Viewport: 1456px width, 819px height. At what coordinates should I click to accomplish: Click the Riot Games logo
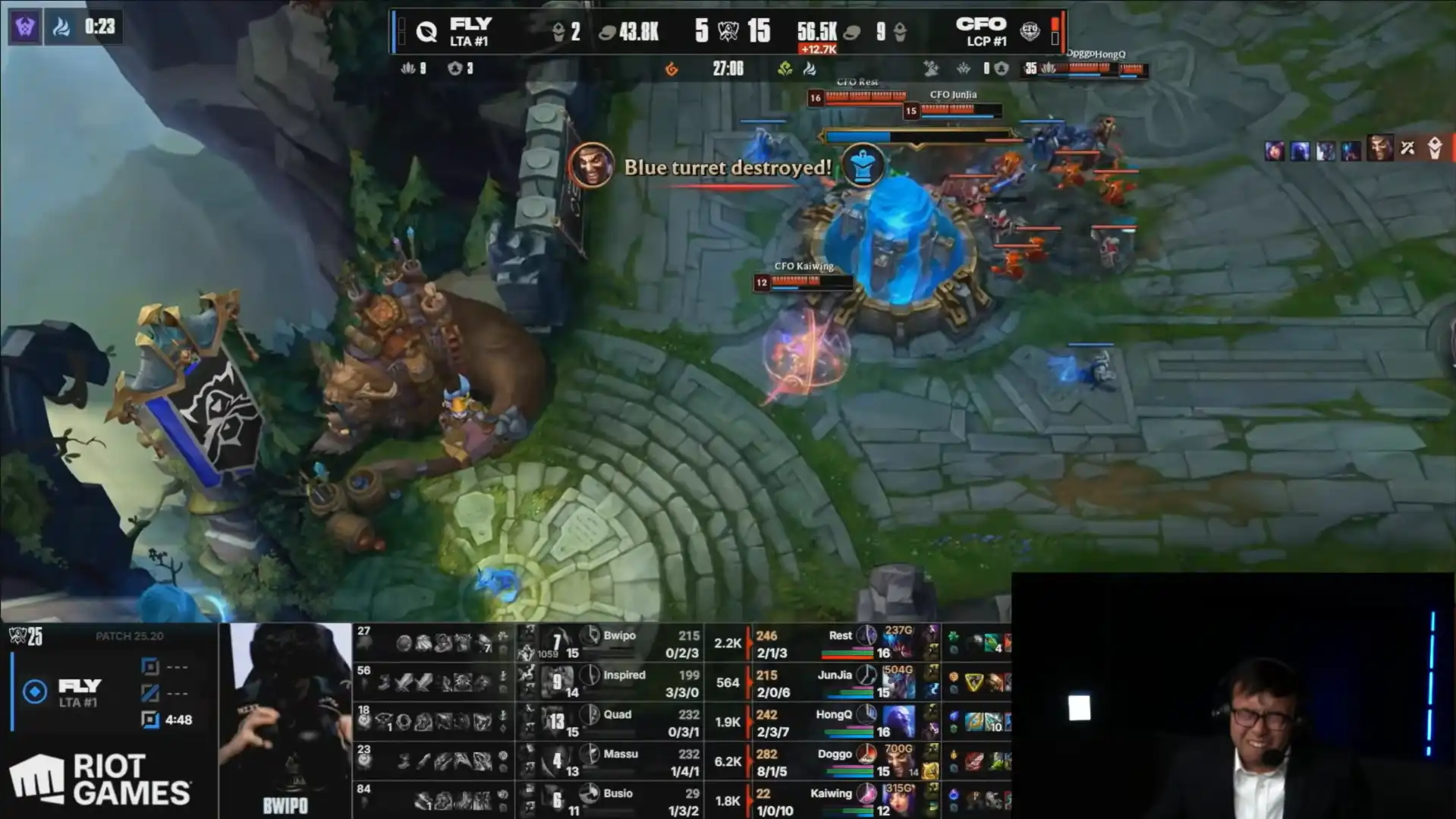[100, 780]
